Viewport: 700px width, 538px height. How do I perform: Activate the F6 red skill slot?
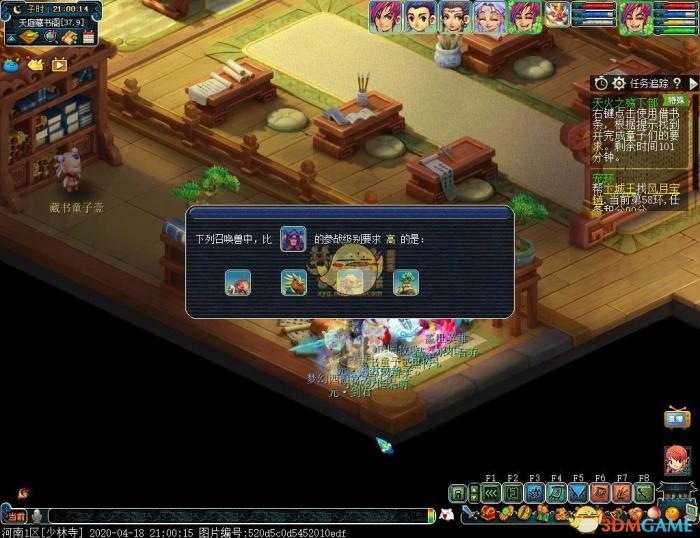pos(600,493)
